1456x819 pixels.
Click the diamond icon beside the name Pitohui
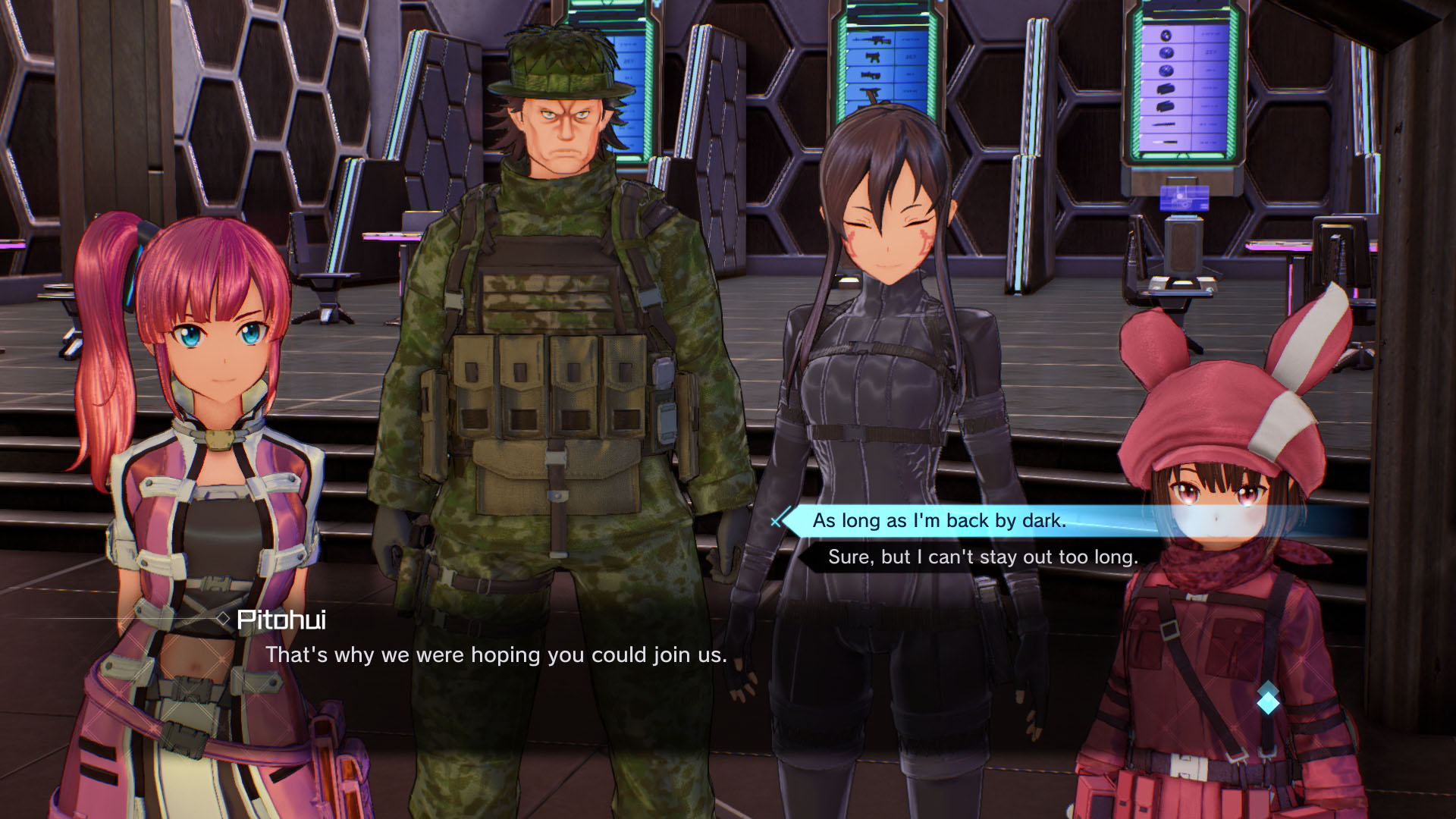pos(222,618)
